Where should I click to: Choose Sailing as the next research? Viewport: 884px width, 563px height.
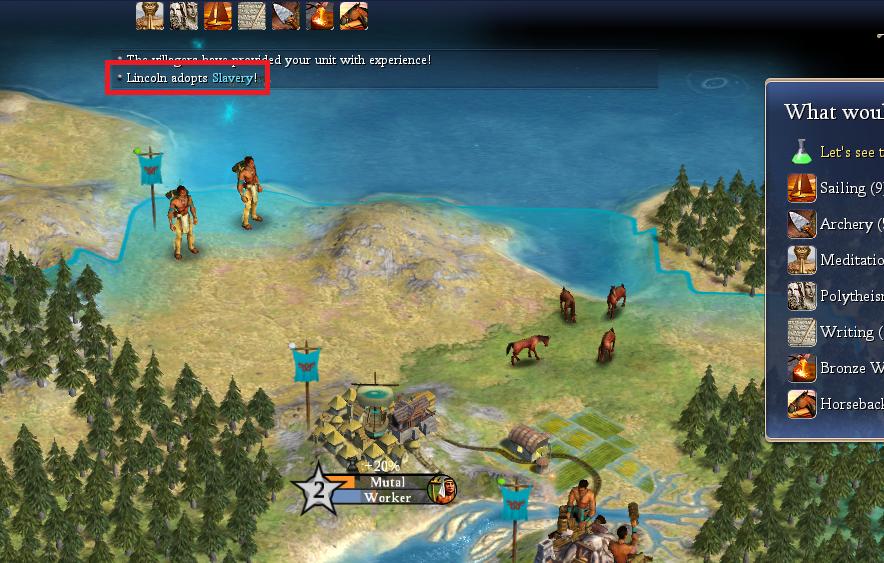coord(842,188)
